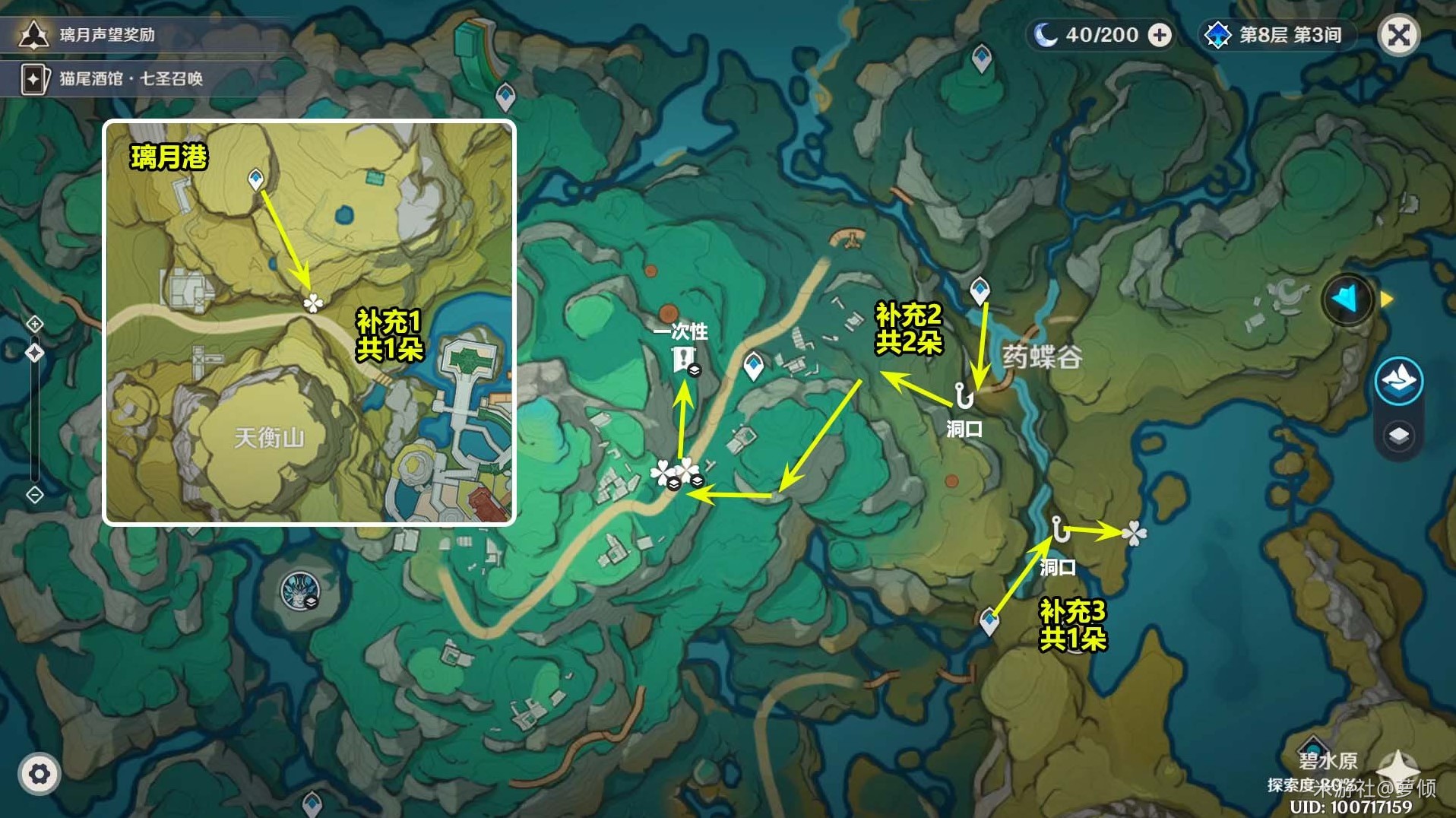Zoom out with the map's minus button
The height and width of the screenshot is (818, 1456).
[x=35, y=495]
